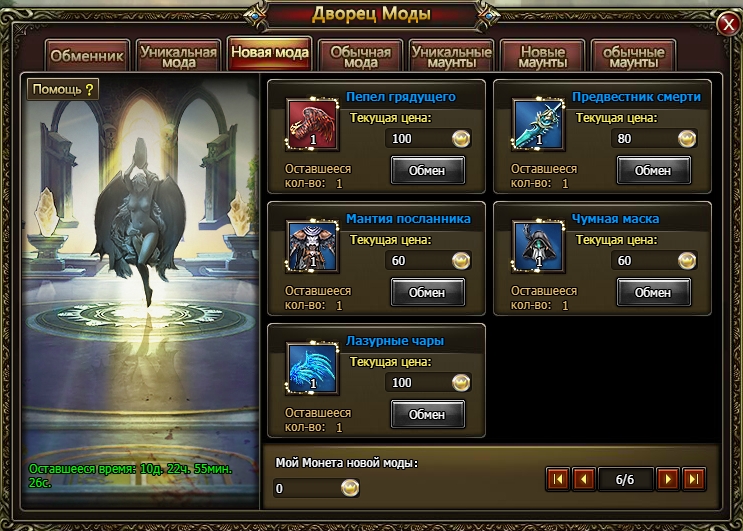Exchange for Пепел грядущего
This screenshot has height=531, width=743.
[427, 170]
